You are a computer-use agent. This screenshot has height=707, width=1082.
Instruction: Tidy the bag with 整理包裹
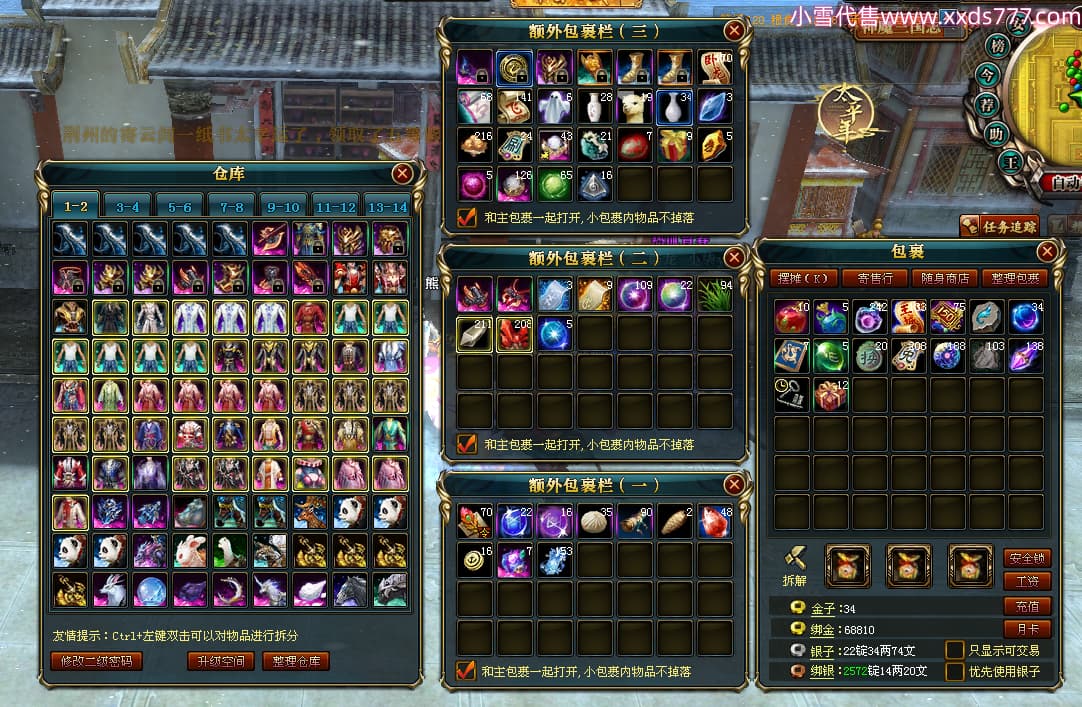pyautogui.click(x=1012, y=278)
